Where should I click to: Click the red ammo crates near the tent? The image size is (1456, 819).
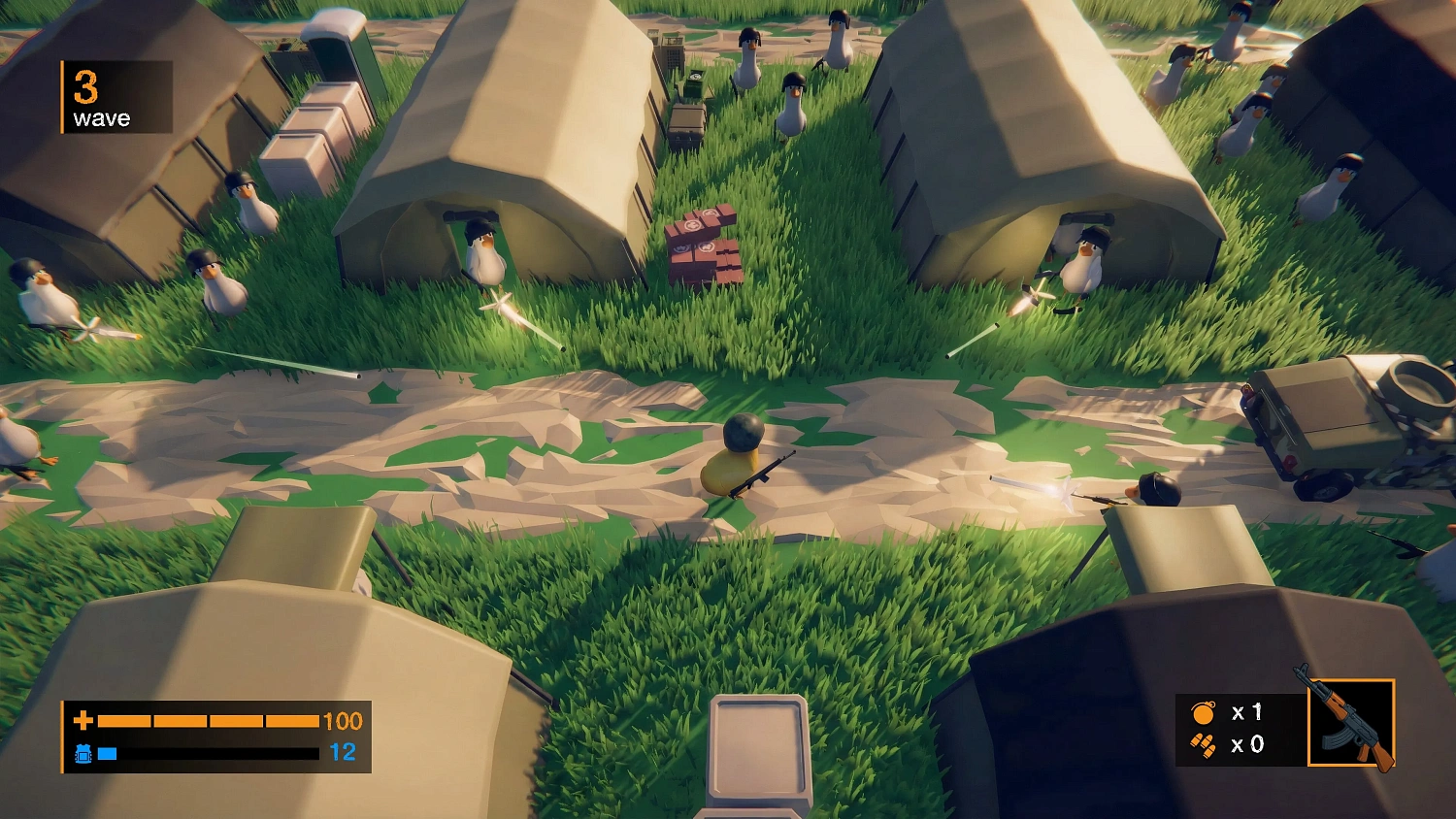click(702, 246)
